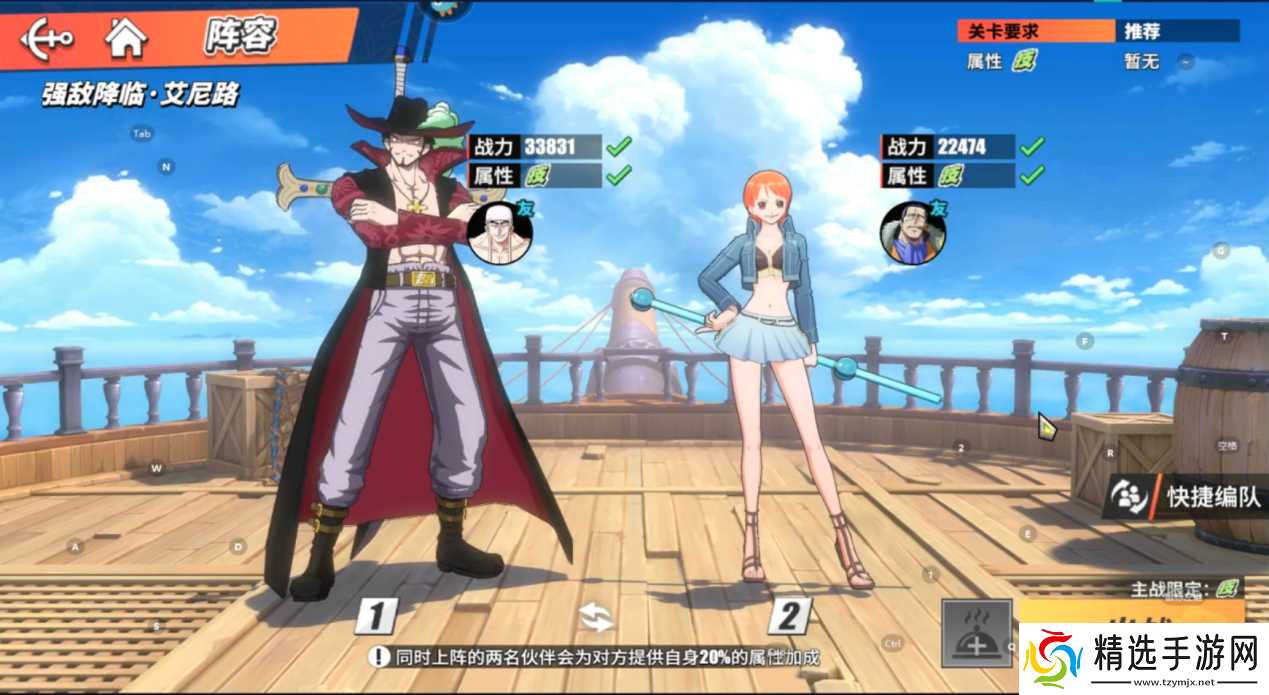
Task: Select lineup slot number 2
Action: (x=789, y=617)
